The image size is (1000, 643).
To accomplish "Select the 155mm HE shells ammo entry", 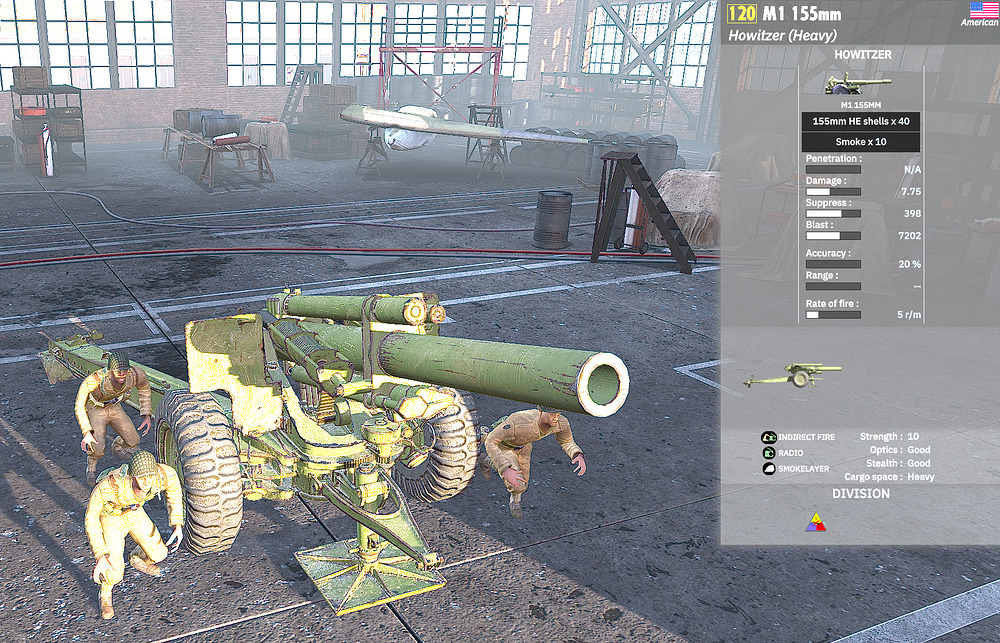I will (x=860, y=122).
